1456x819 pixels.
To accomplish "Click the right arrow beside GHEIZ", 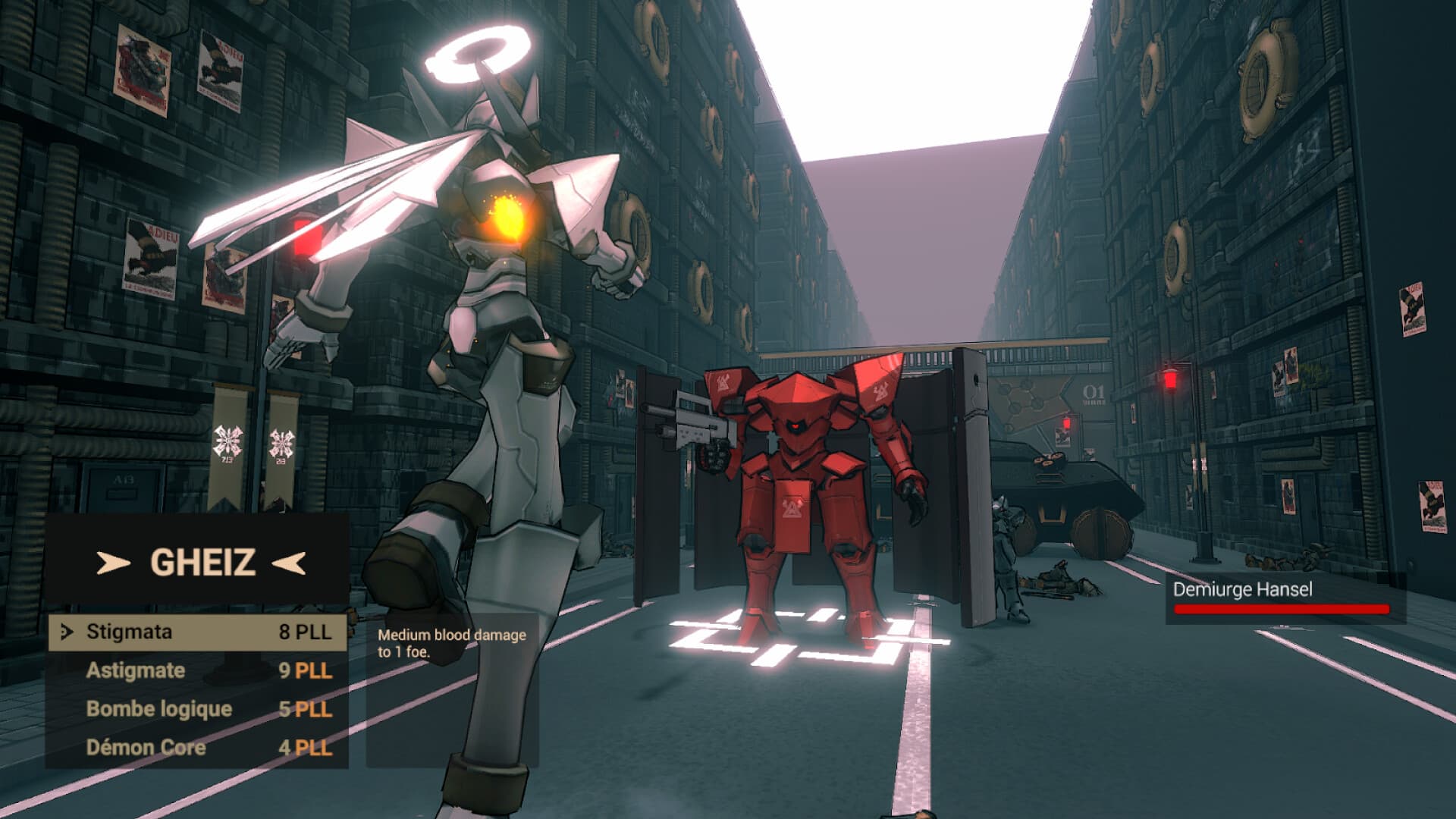I will click(x=288, y=563).
